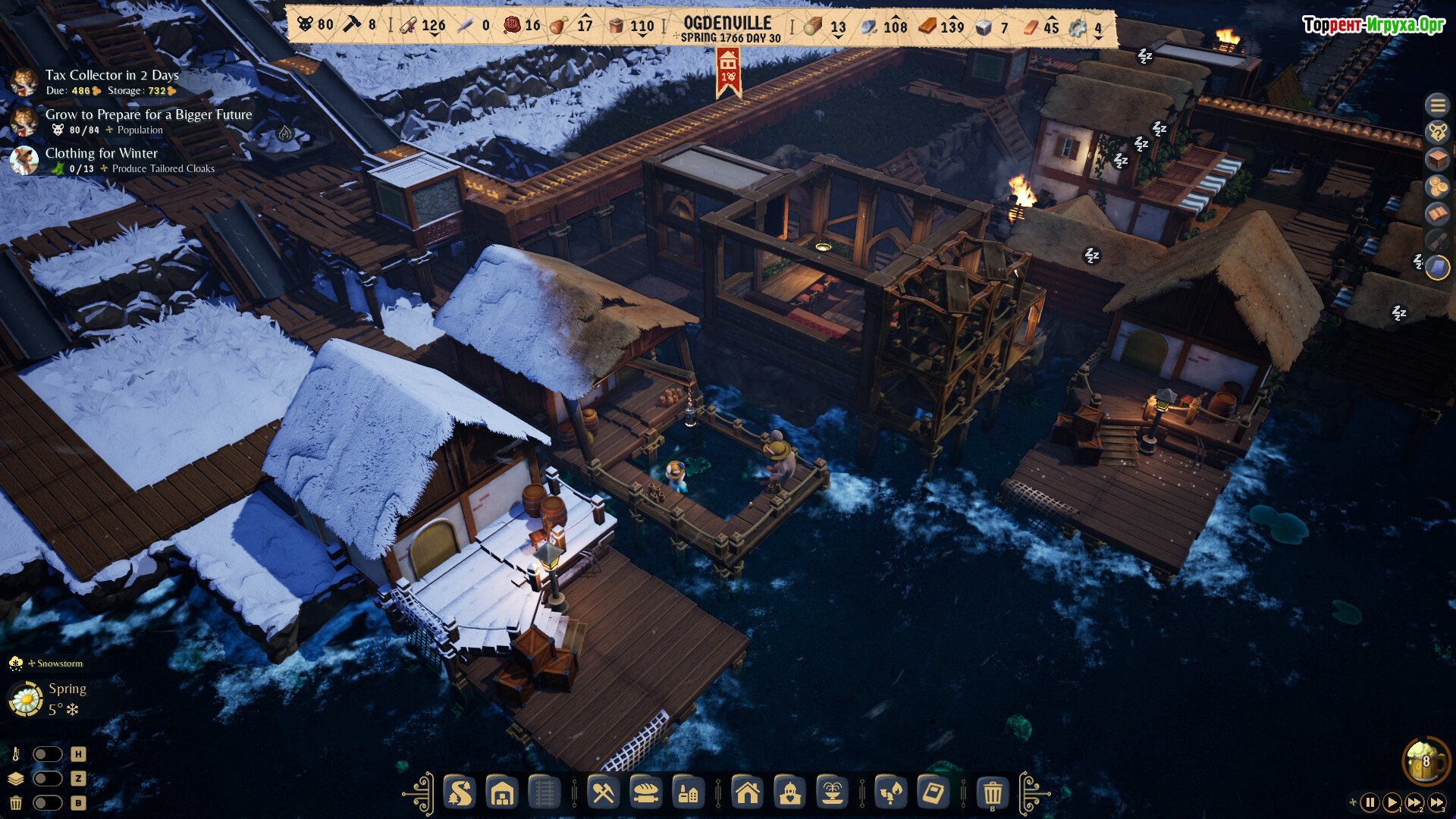Toggle the thermometer heat overlay switch
The height and width of the screenshot is (819, 1456).
(x=47, y=754)
